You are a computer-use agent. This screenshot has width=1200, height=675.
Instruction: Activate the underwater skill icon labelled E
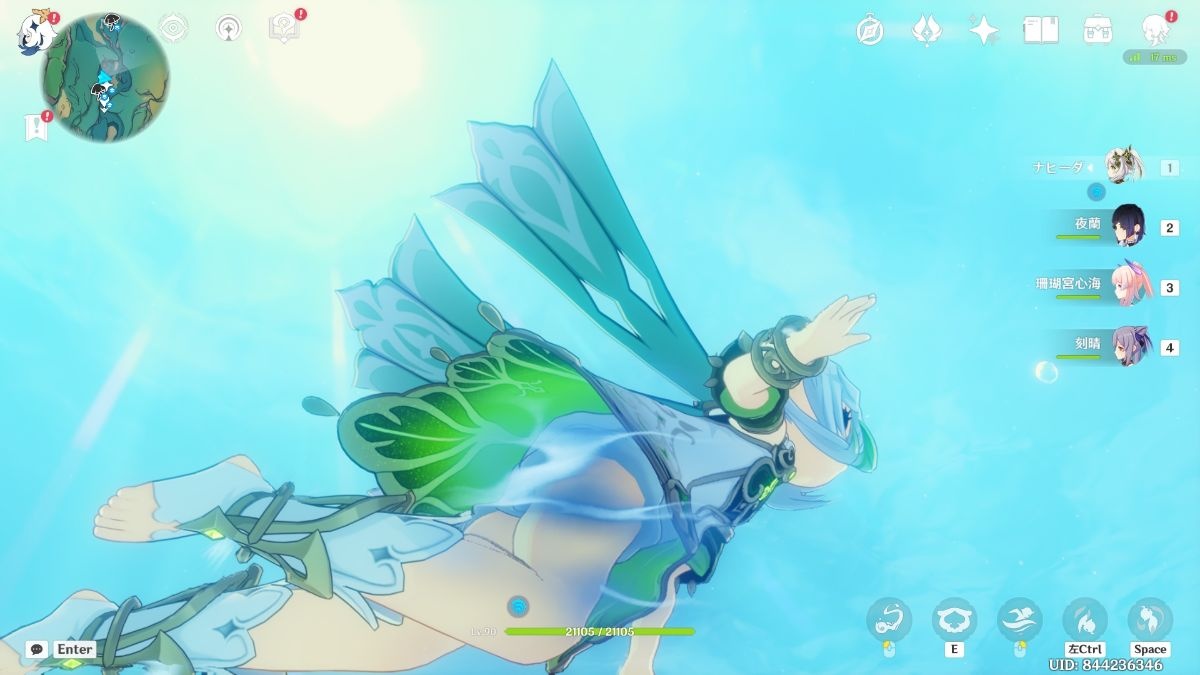point(953,619)
